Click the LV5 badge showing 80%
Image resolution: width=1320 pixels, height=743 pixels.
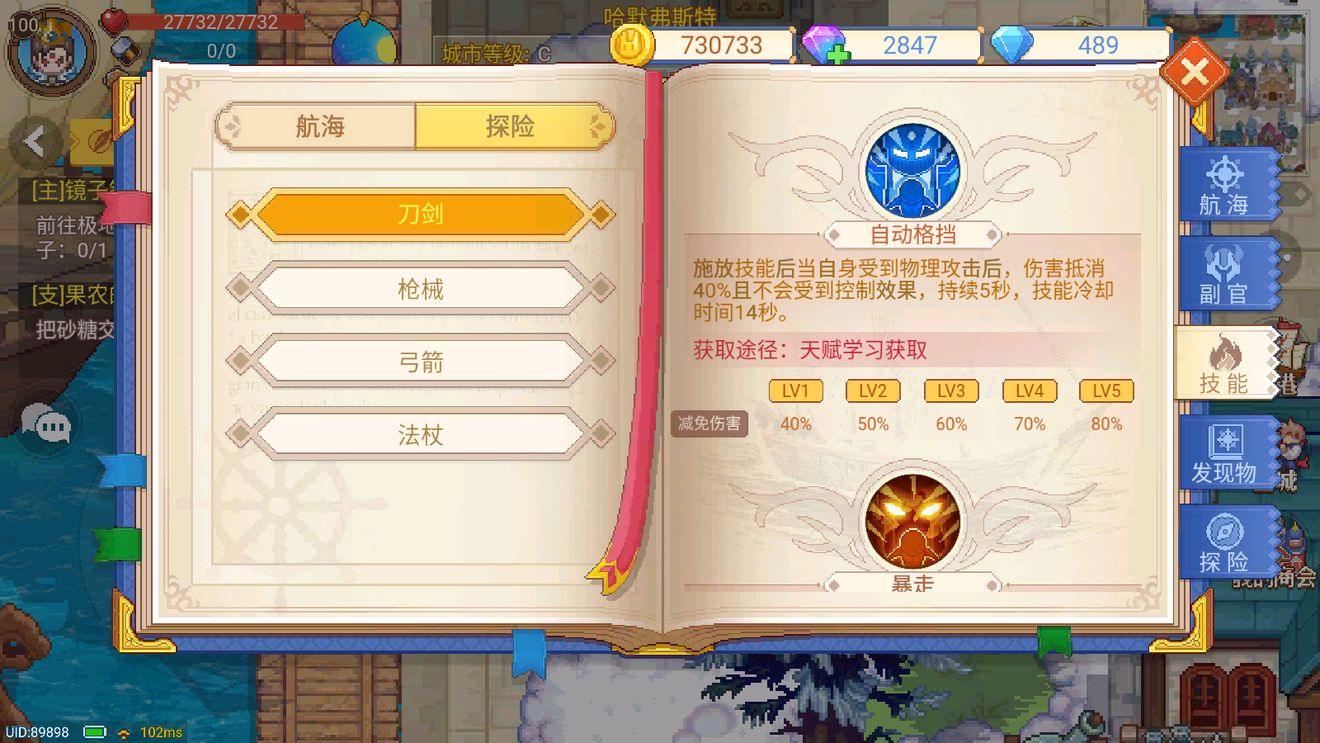point(1107,391)
